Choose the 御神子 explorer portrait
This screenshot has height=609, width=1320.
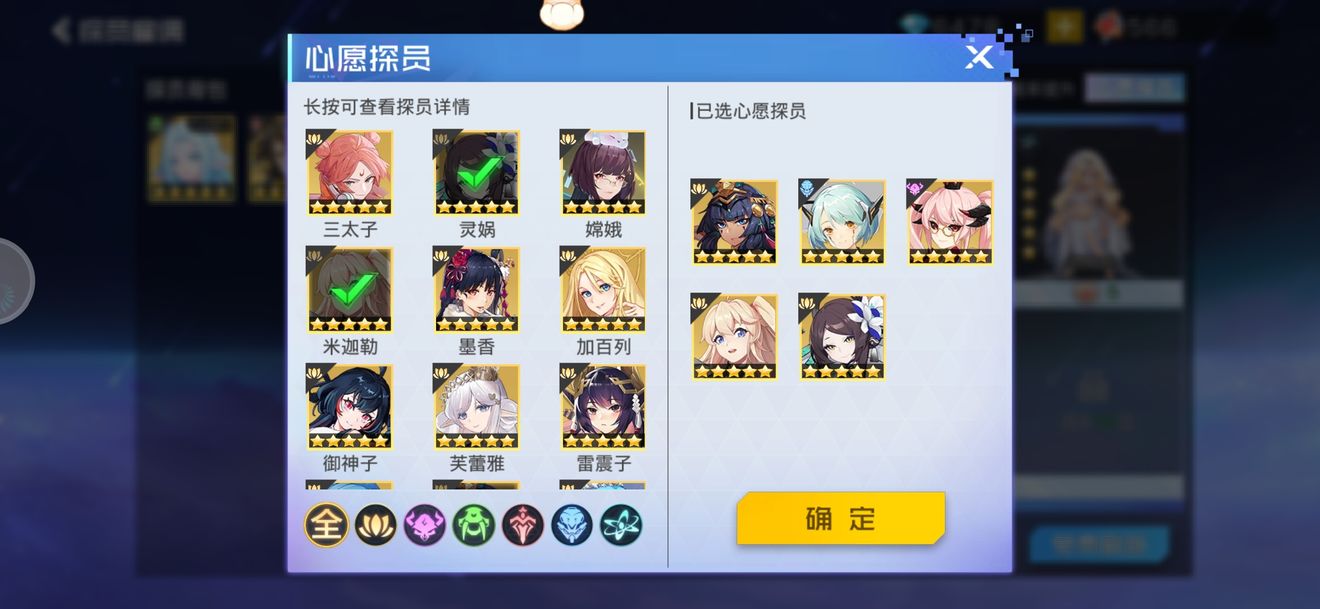click(350, 406)
